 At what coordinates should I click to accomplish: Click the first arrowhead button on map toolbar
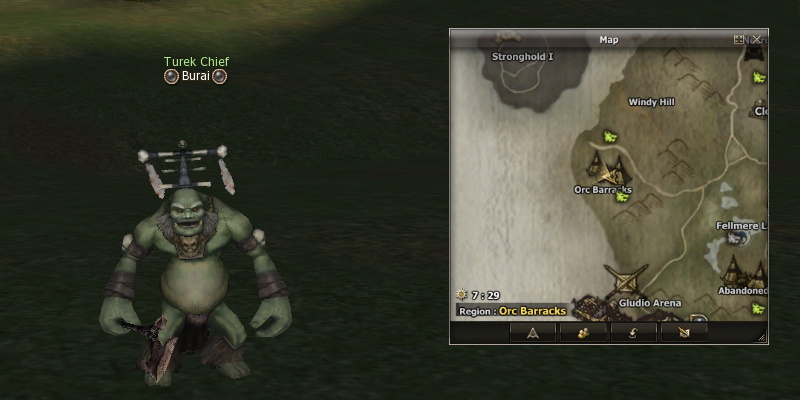point(533,333)
